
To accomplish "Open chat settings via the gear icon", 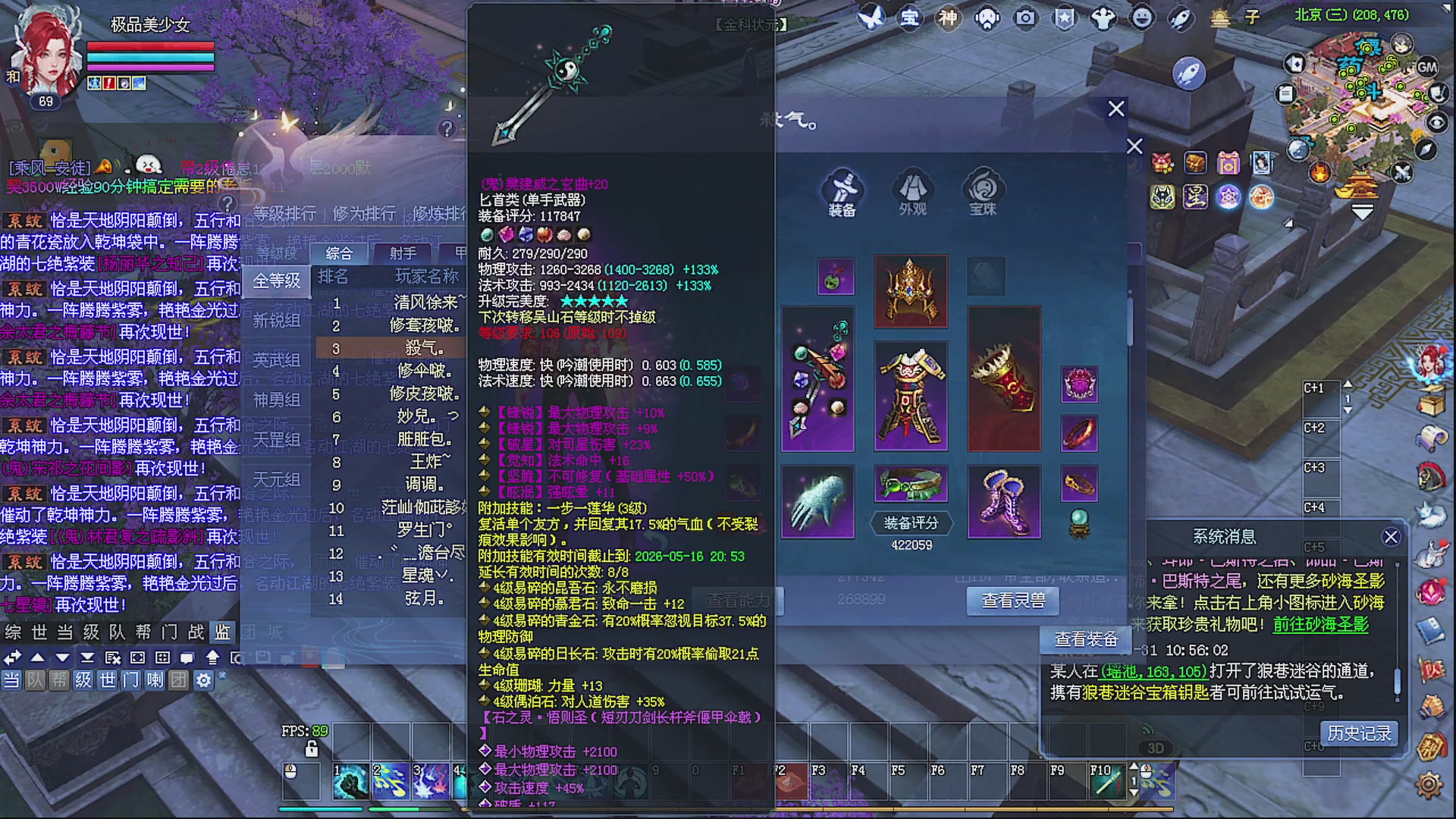I will coord(202,681).
